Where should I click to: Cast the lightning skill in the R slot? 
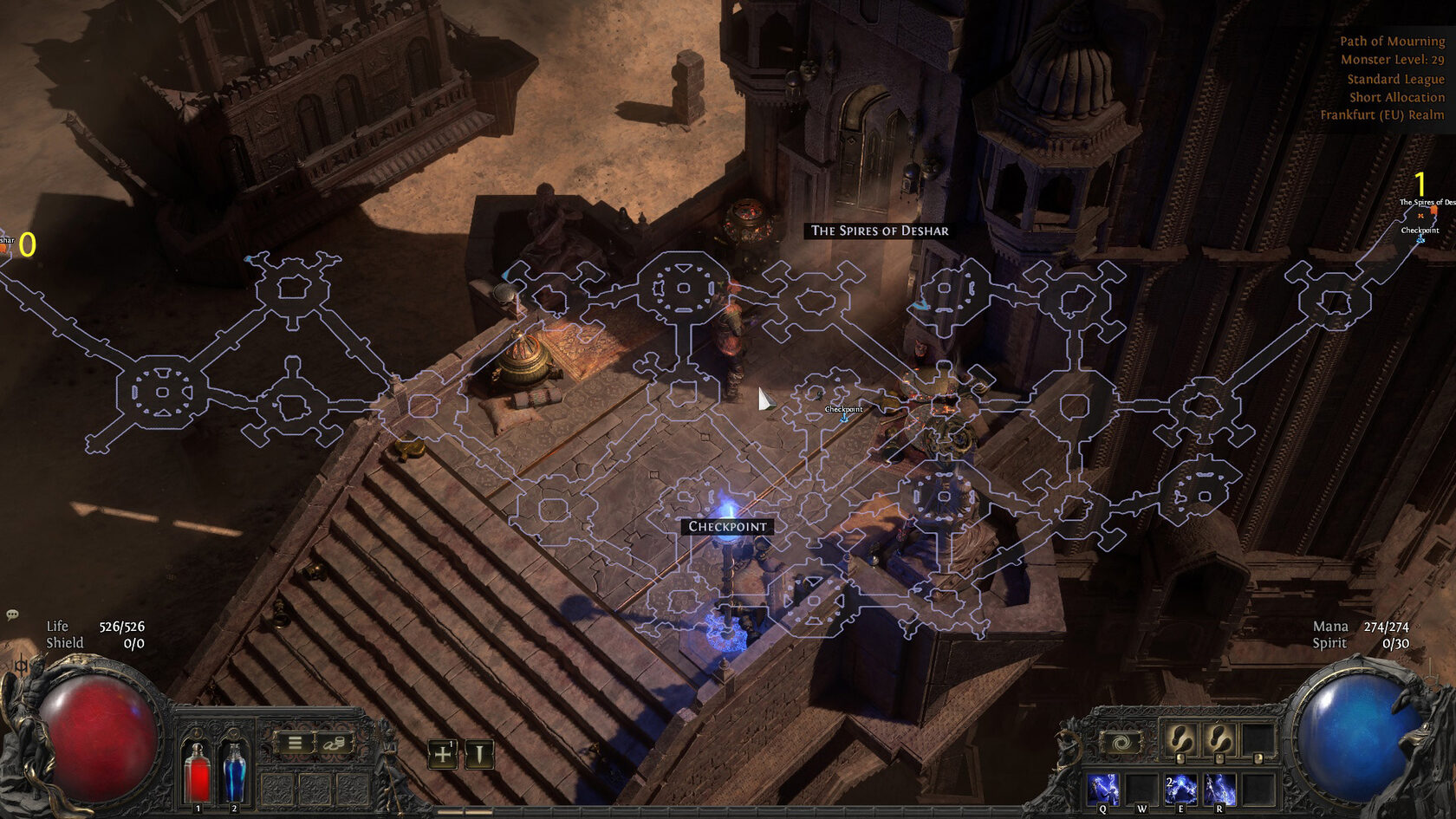coord(1219,790)
